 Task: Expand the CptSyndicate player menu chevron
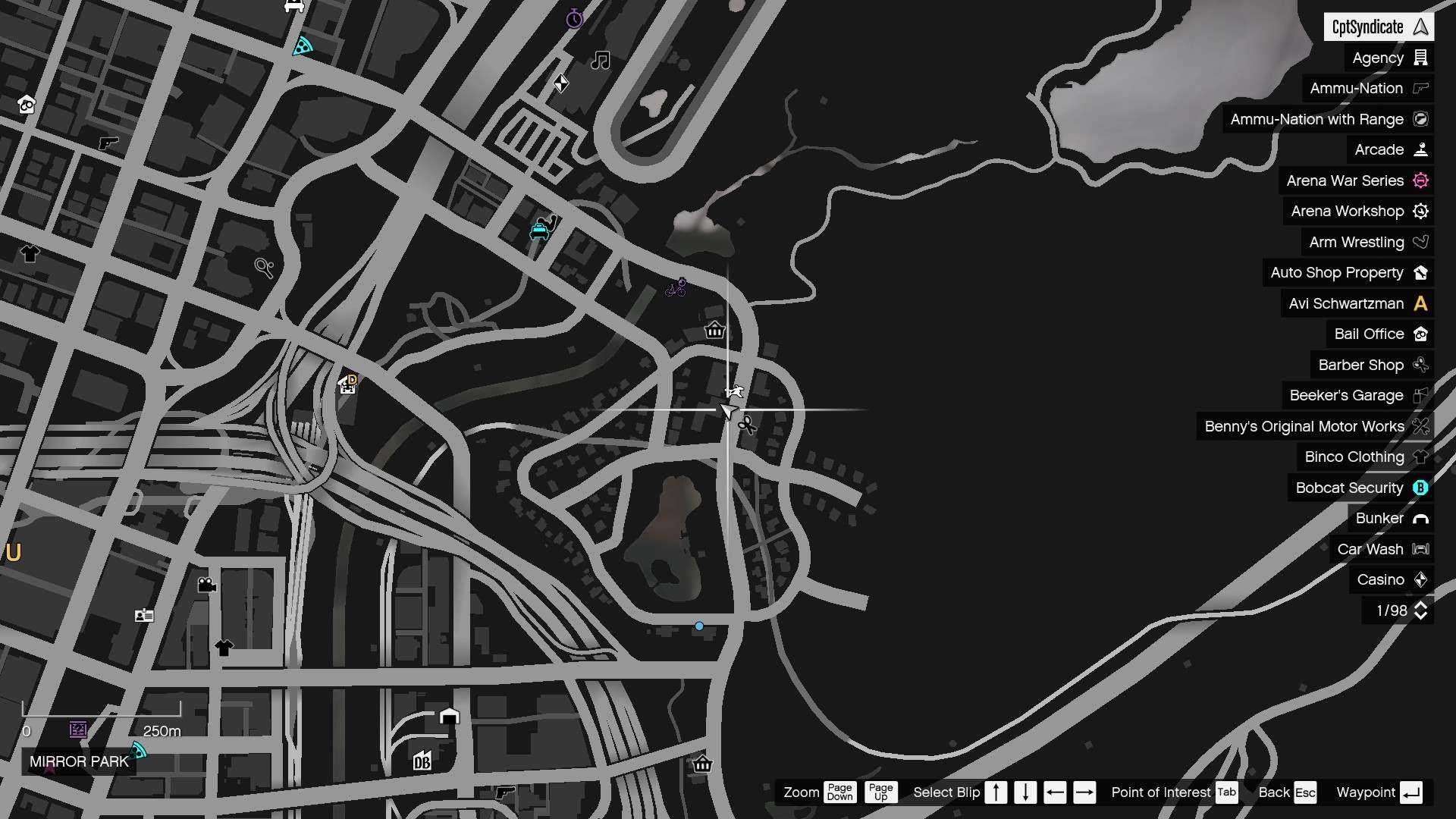pos(1420,26)
